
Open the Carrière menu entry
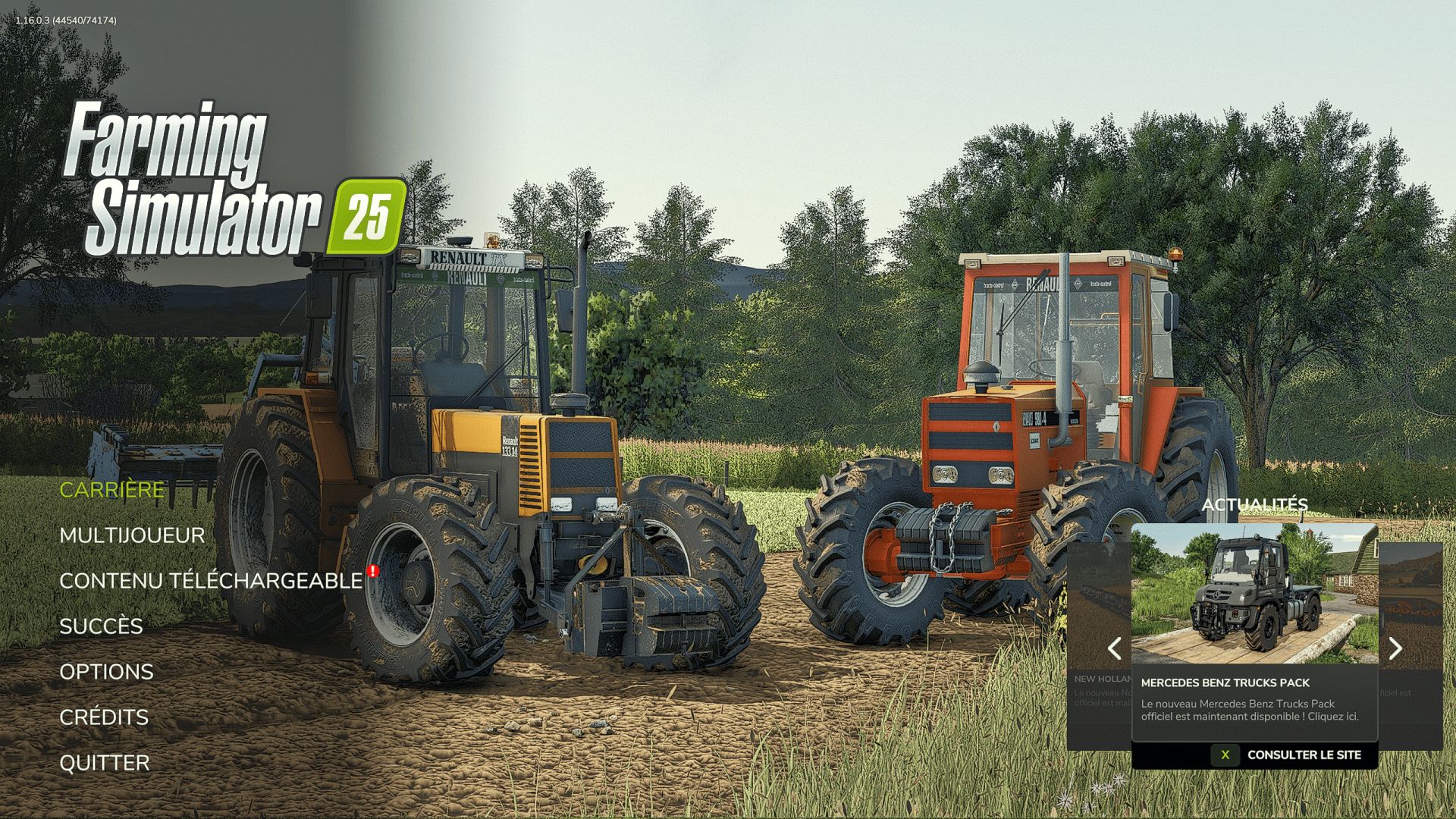click(111, 490)
